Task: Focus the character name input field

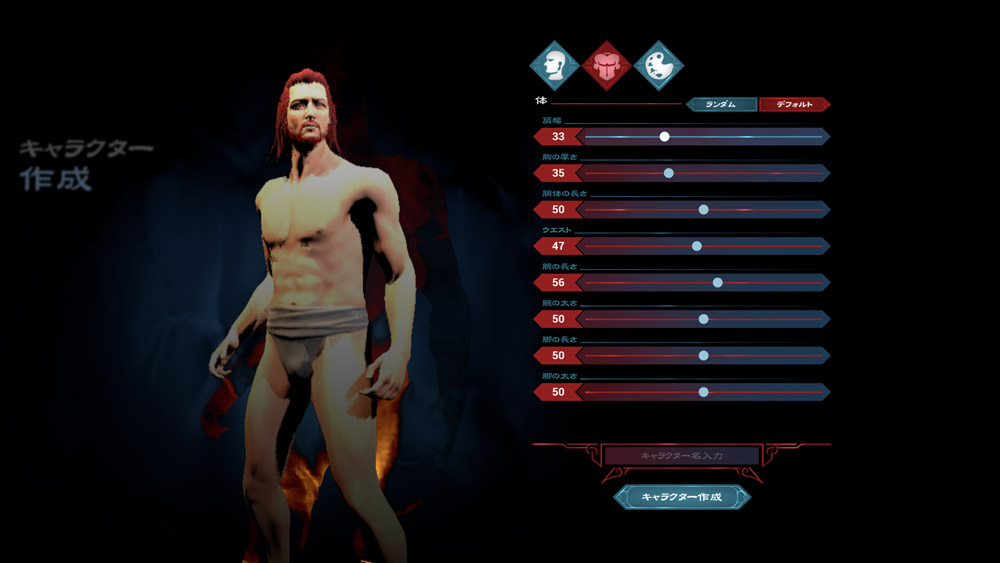Action: pos(681,455)
